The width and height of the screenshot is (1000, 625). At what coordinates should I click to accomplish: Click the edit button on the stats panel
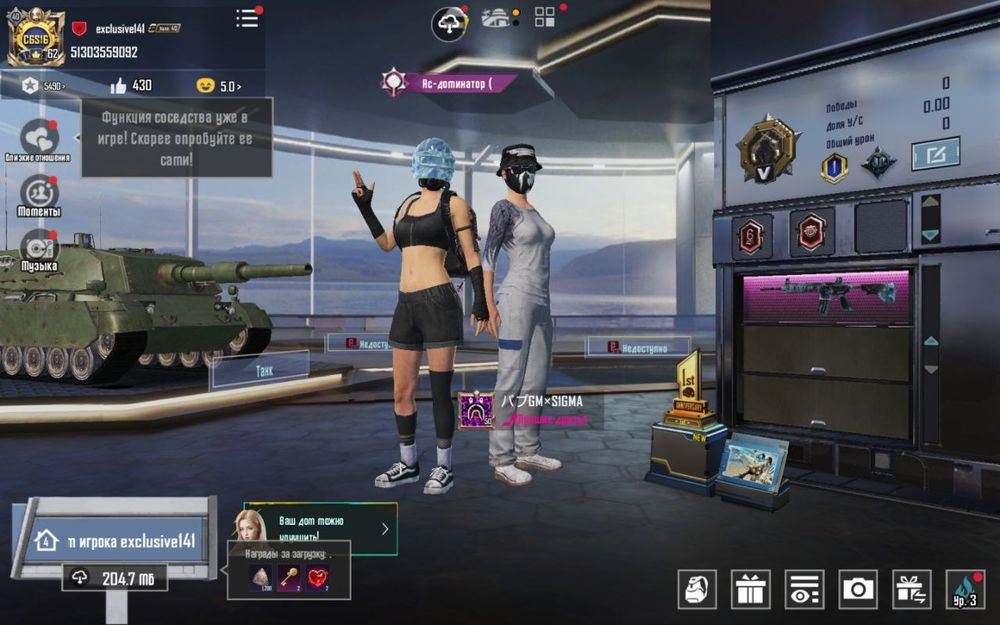(x=935, y=154)
